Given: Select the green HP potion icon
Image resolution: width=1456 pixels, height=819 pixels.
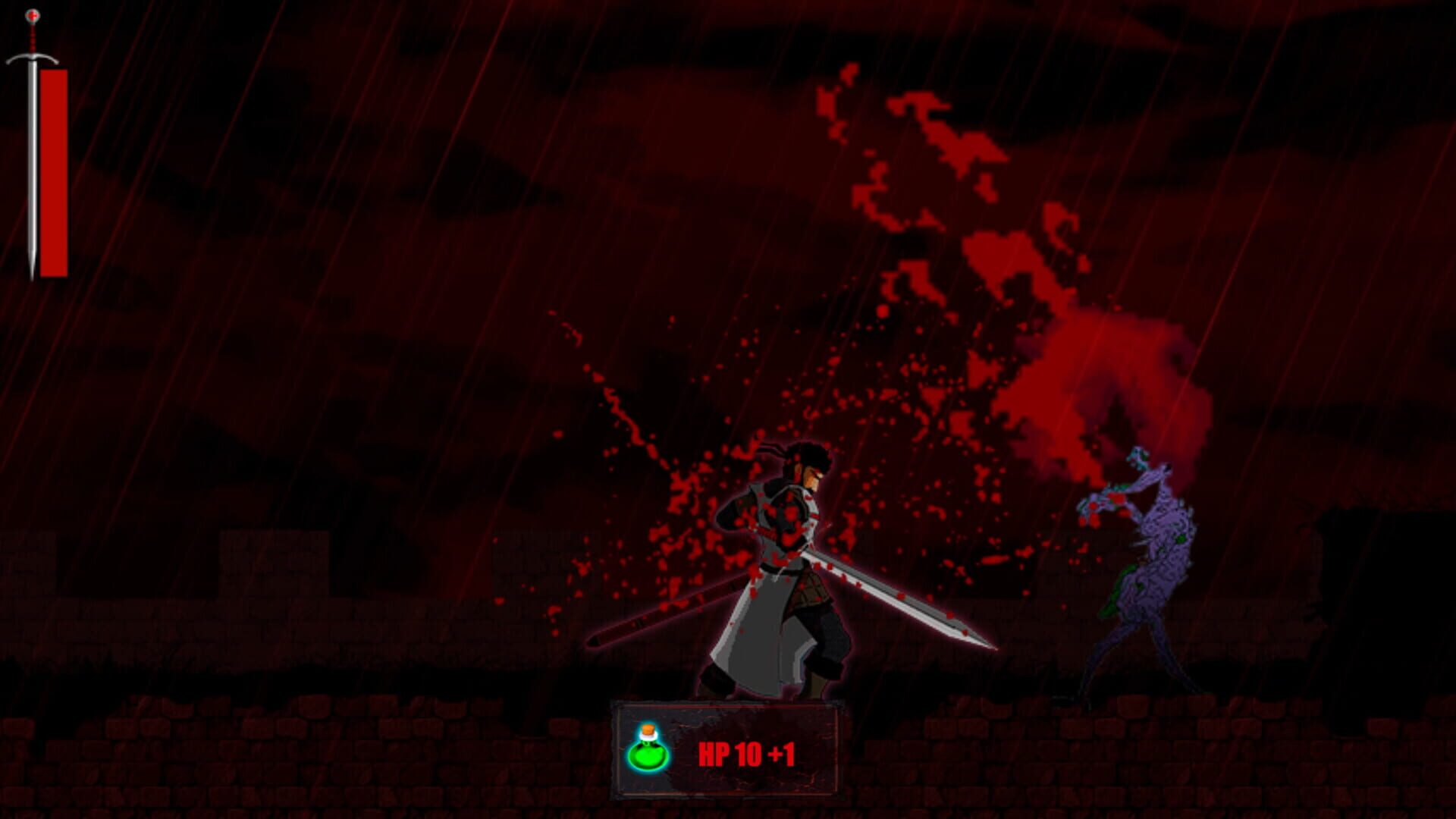Looking at the screenshot, I should [648, 754].
